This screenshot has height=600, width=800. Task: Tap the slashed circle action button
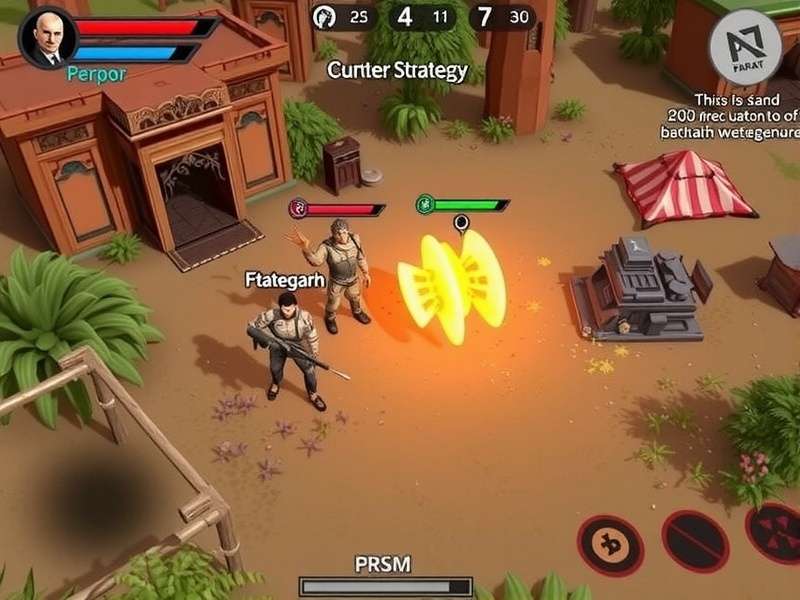pyautogui.click(x=695, y=541)
